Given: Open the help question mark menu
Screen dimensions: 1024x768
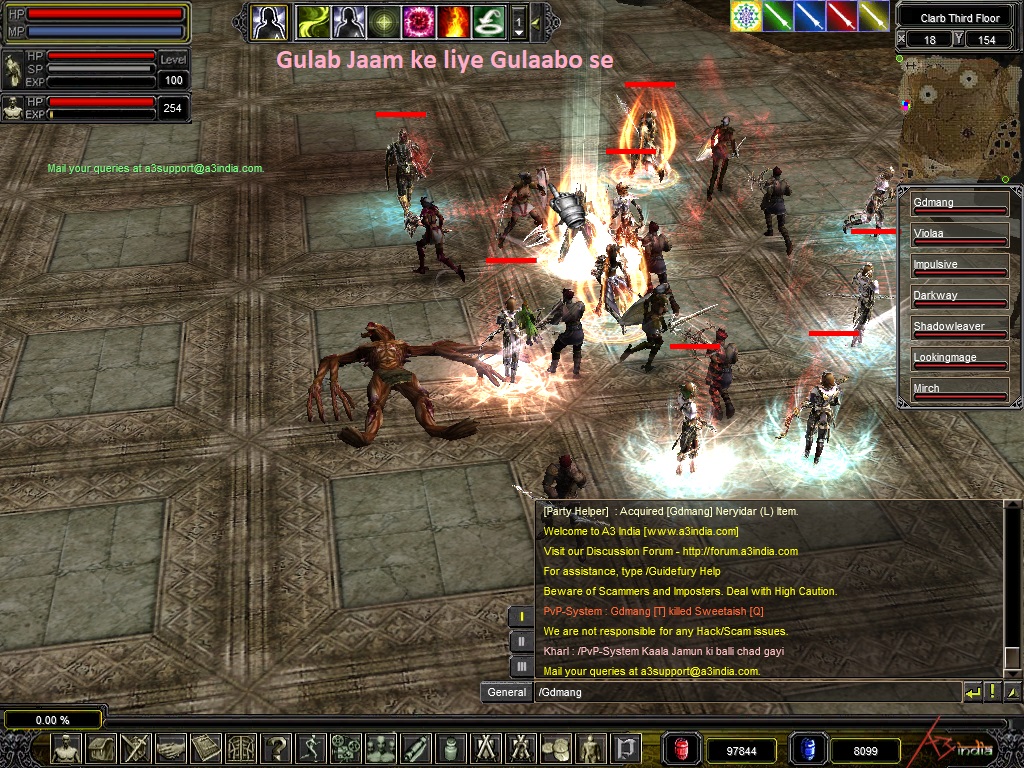Looking at the screenshot, I should coord(275,747).
